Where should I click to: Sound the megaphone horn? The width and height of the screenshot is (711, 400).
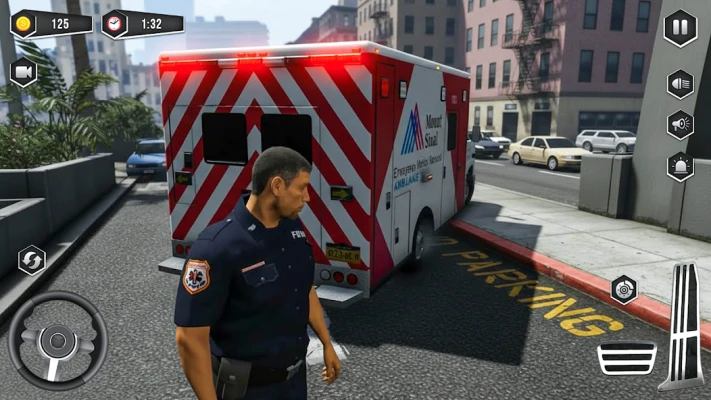pos(680,125)
